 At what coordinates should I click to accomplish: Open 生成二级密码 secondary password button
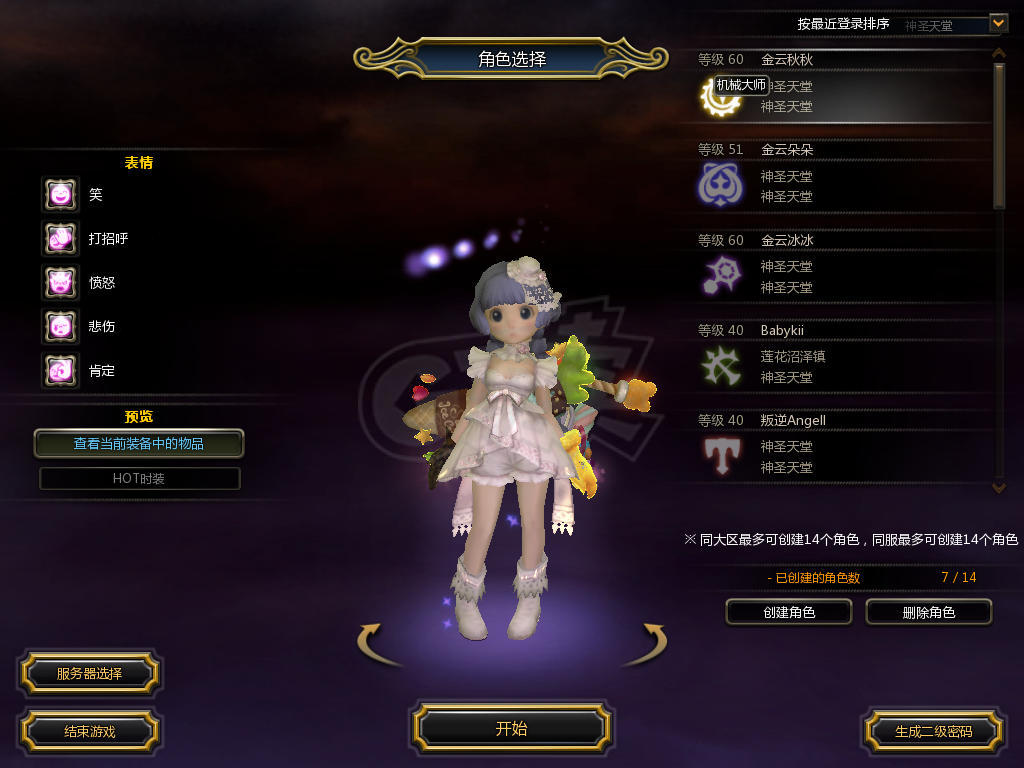933,731
